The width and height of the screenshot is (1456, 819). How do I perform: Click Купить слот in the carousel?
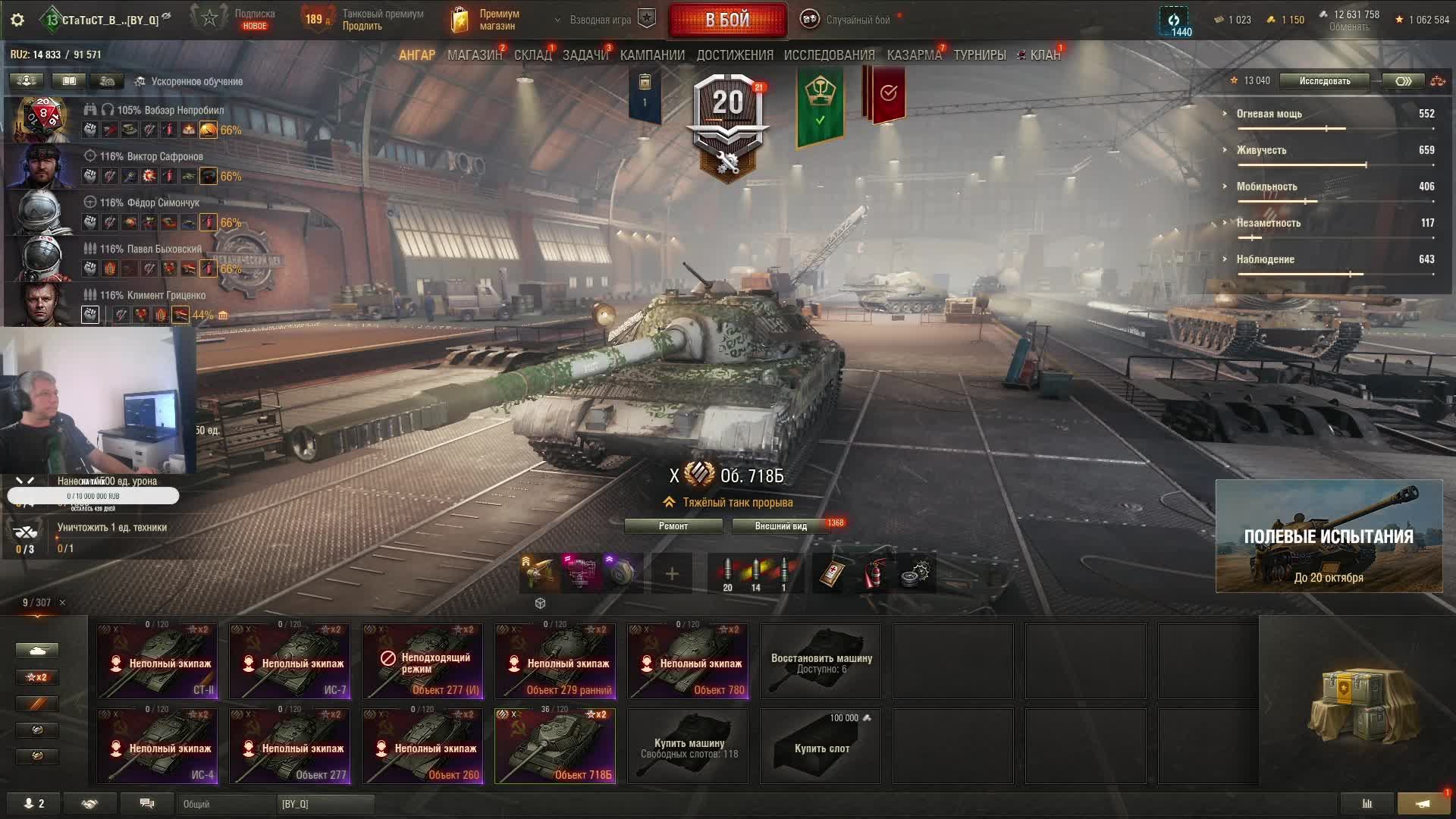click(x=821, y=746)
